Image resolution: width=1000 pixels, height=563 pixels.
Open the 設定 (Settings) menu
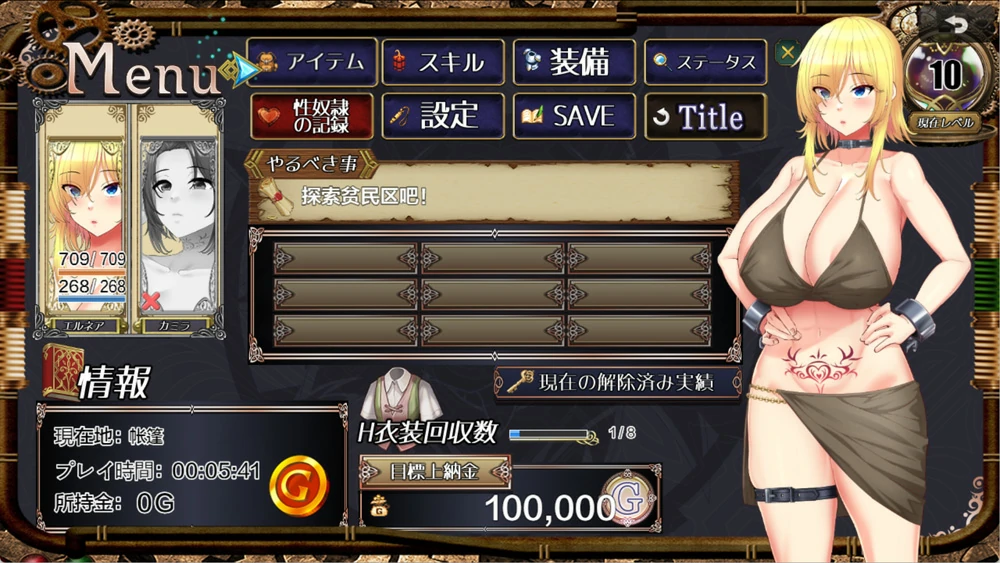(442, 116)
